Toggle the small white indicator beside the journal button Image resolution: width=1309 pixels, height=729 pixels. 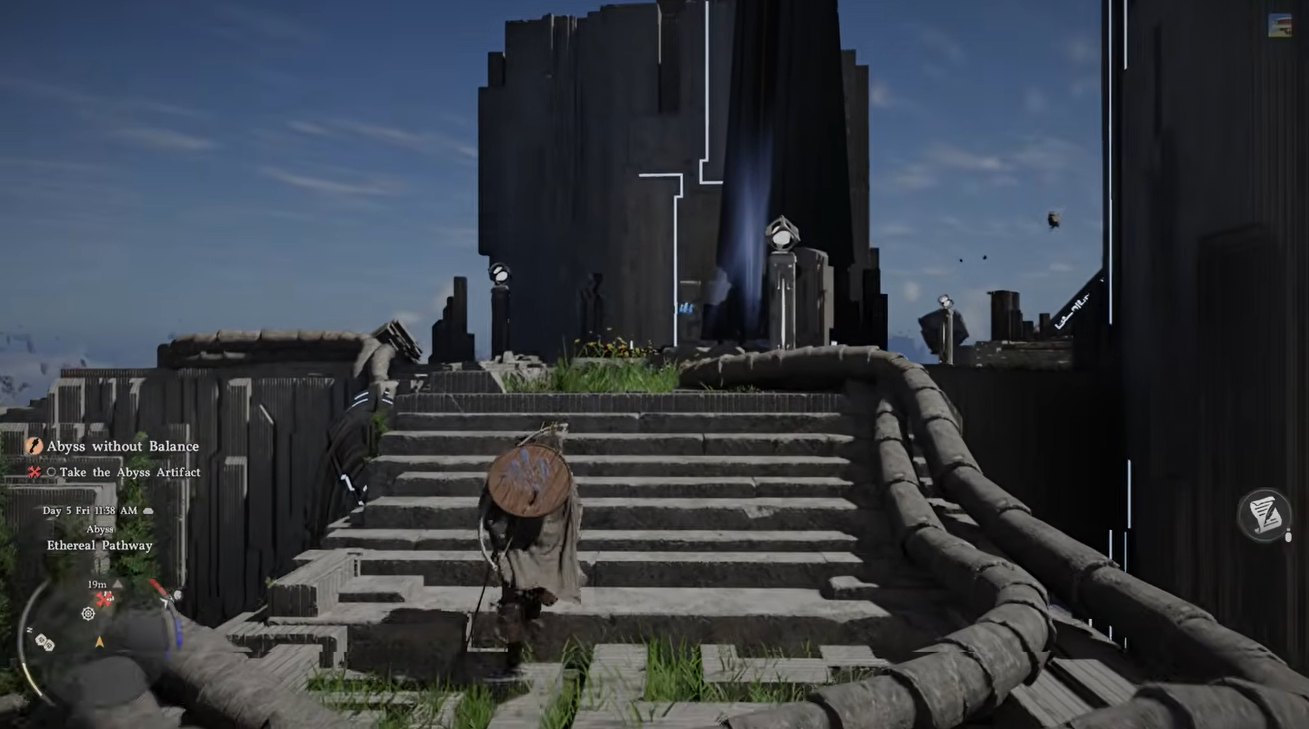point(1288,535)
